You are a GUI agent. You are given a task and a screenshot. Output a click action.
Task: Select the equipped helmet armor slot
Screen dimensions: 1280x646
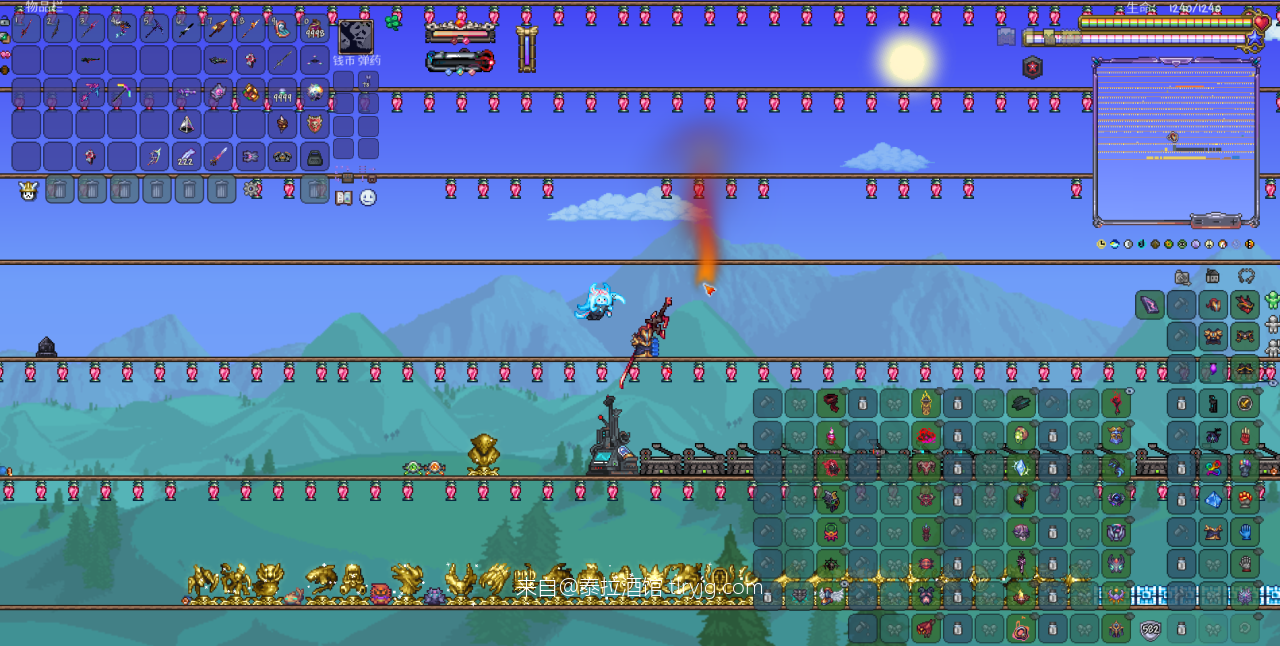pos(1245,305)
